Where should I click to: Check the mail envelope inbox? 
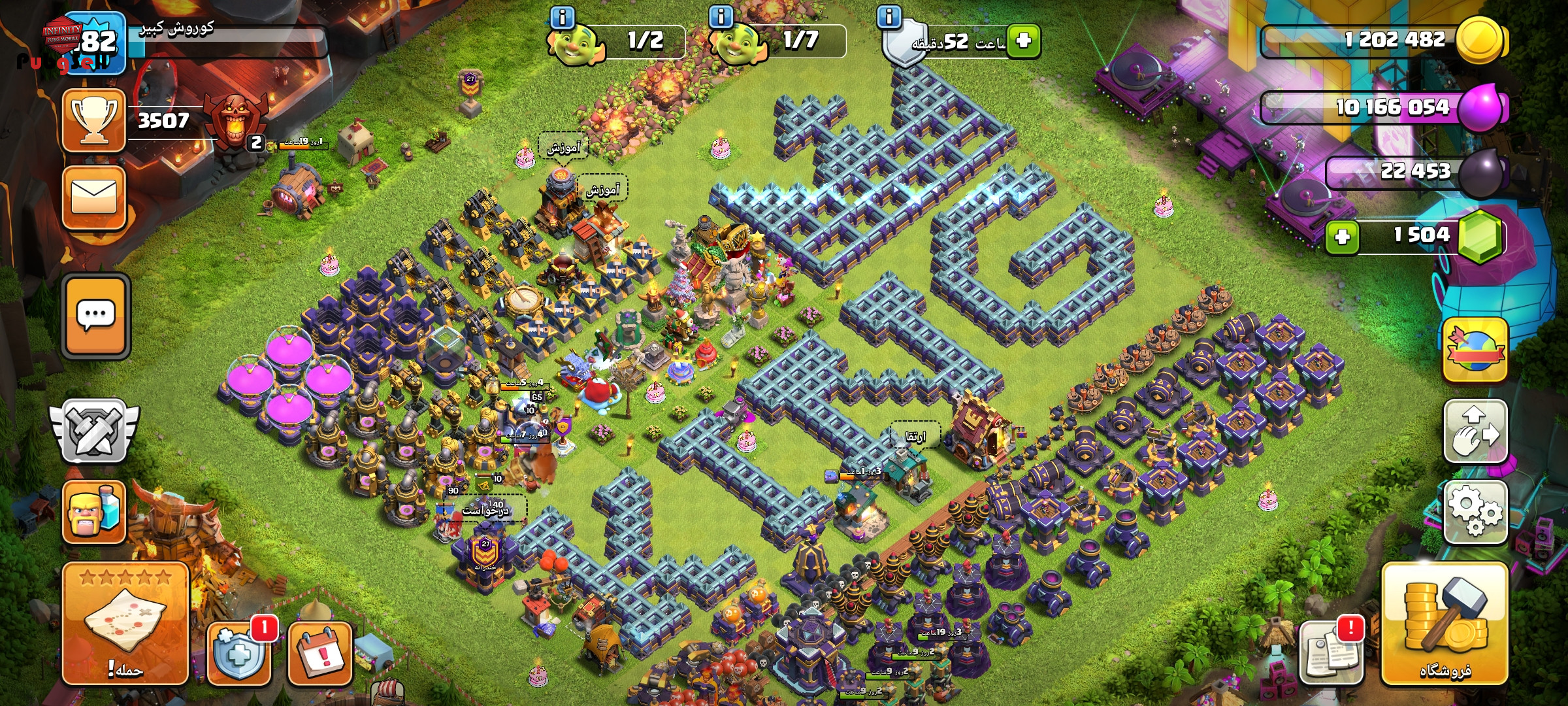(94, 197)
